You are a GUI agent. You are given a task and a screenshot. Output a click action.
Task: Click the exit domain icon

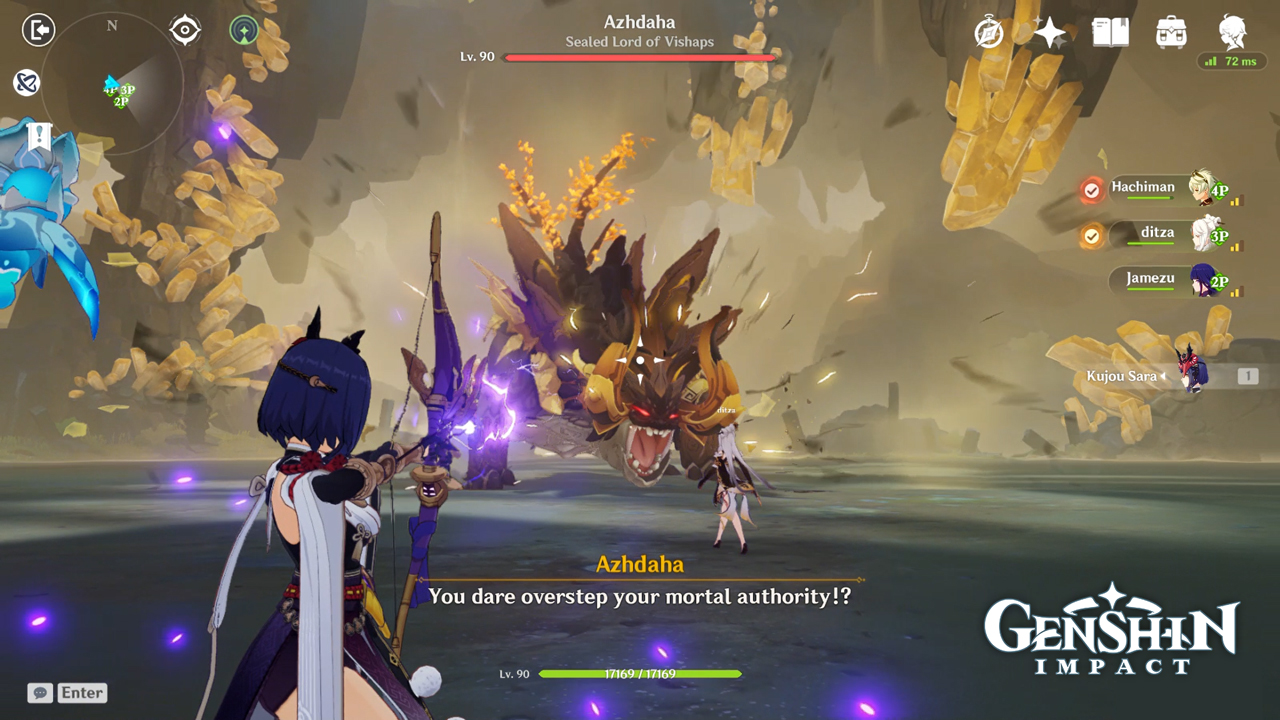point(38,29)
